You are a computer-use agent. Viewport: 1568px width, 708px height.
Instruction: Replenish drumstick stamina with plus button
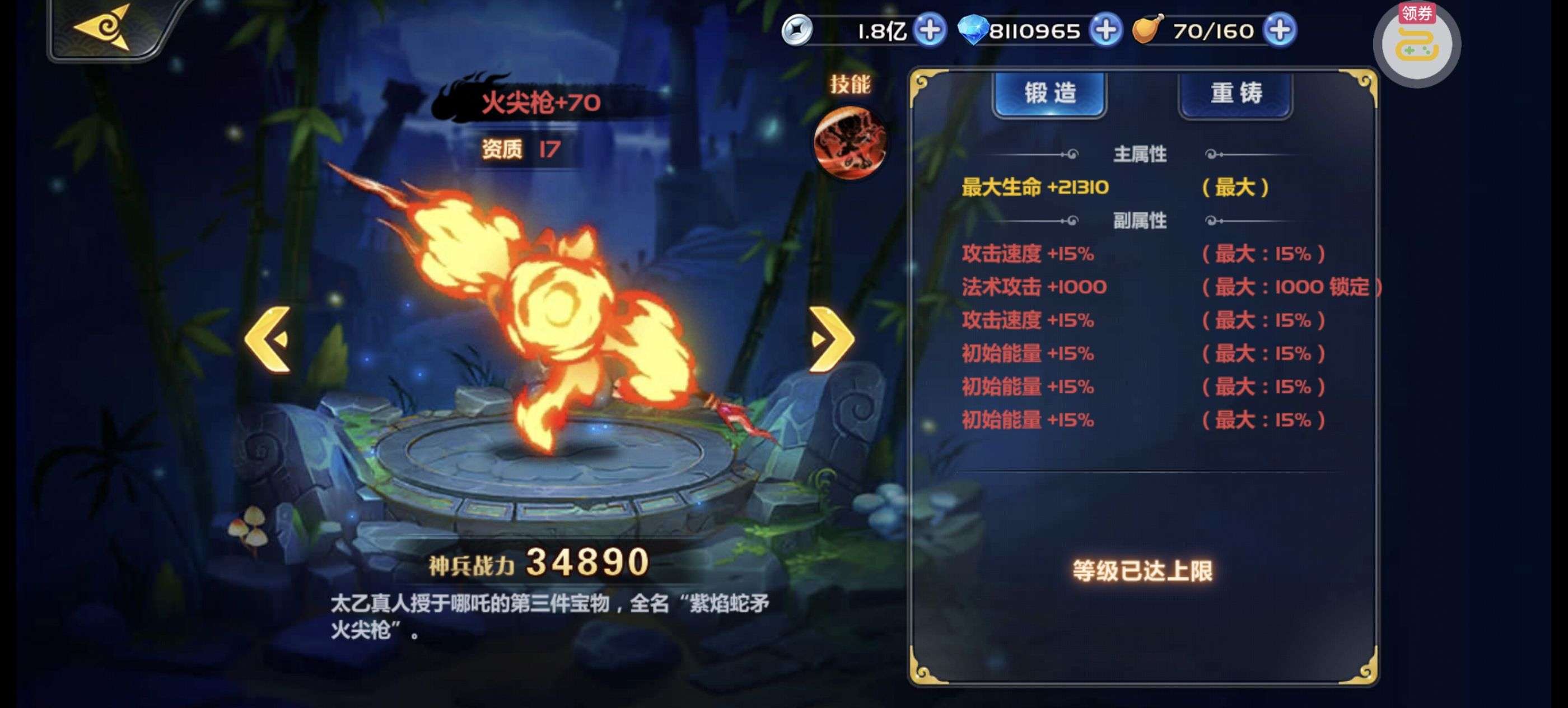click(x=1280, y=30)
